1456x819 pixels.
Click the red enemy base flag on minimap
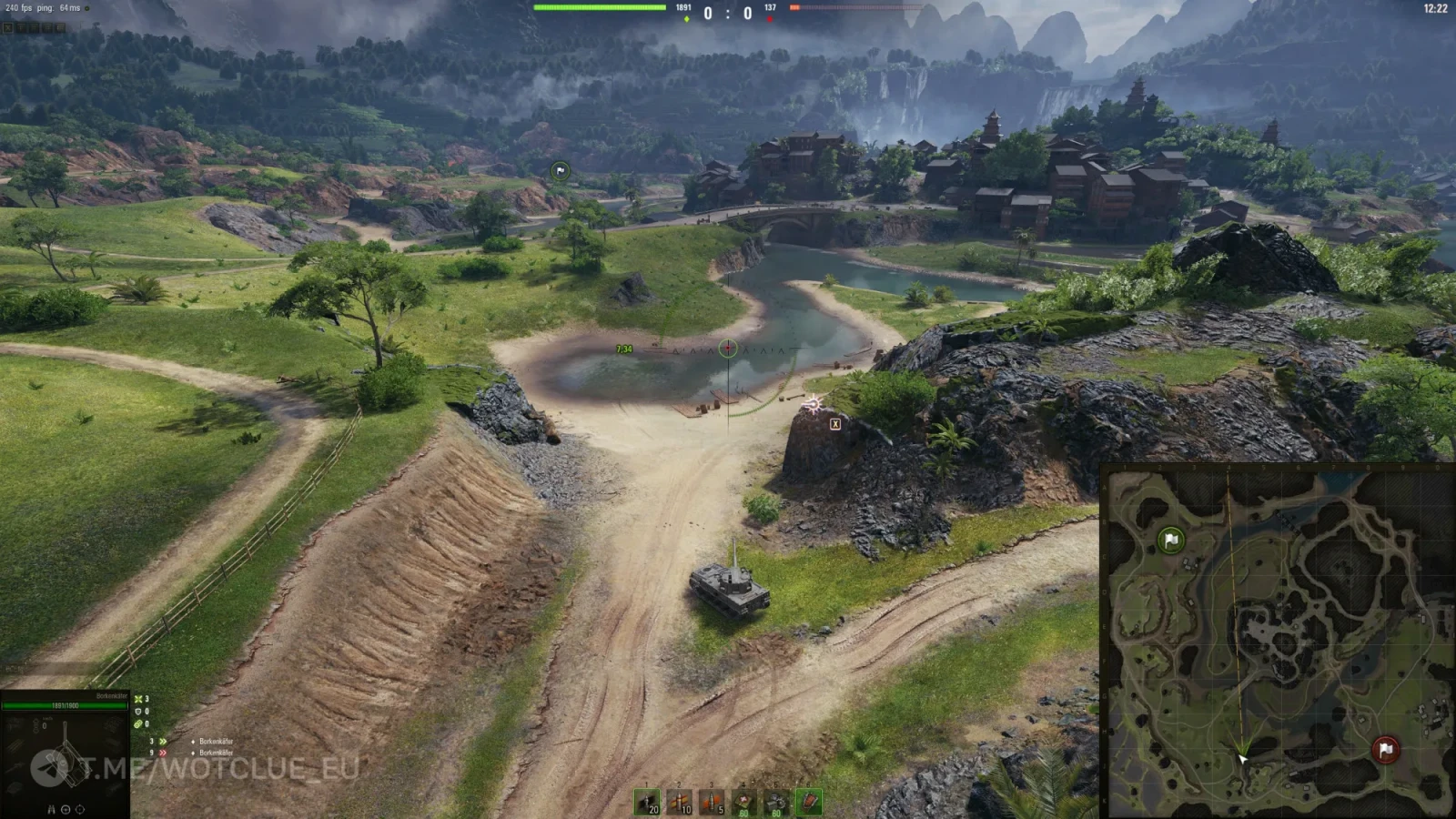pyautogui.click(x=1385, y=750)
